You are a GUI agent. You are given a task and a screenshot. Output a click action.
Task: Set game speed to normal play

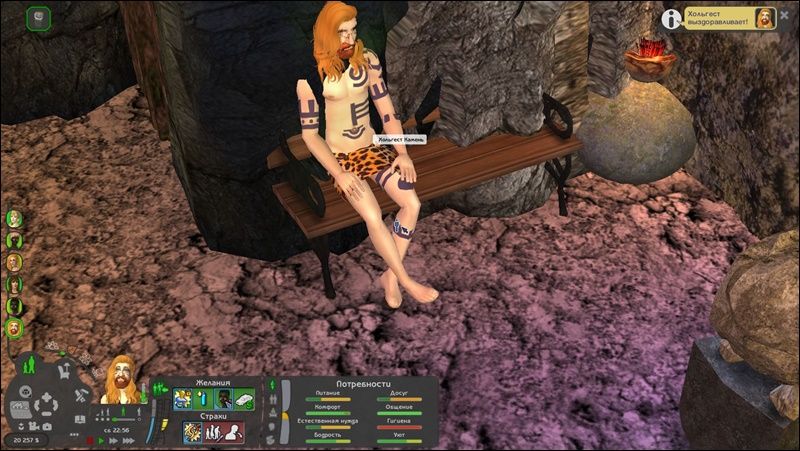coord(102,439)
